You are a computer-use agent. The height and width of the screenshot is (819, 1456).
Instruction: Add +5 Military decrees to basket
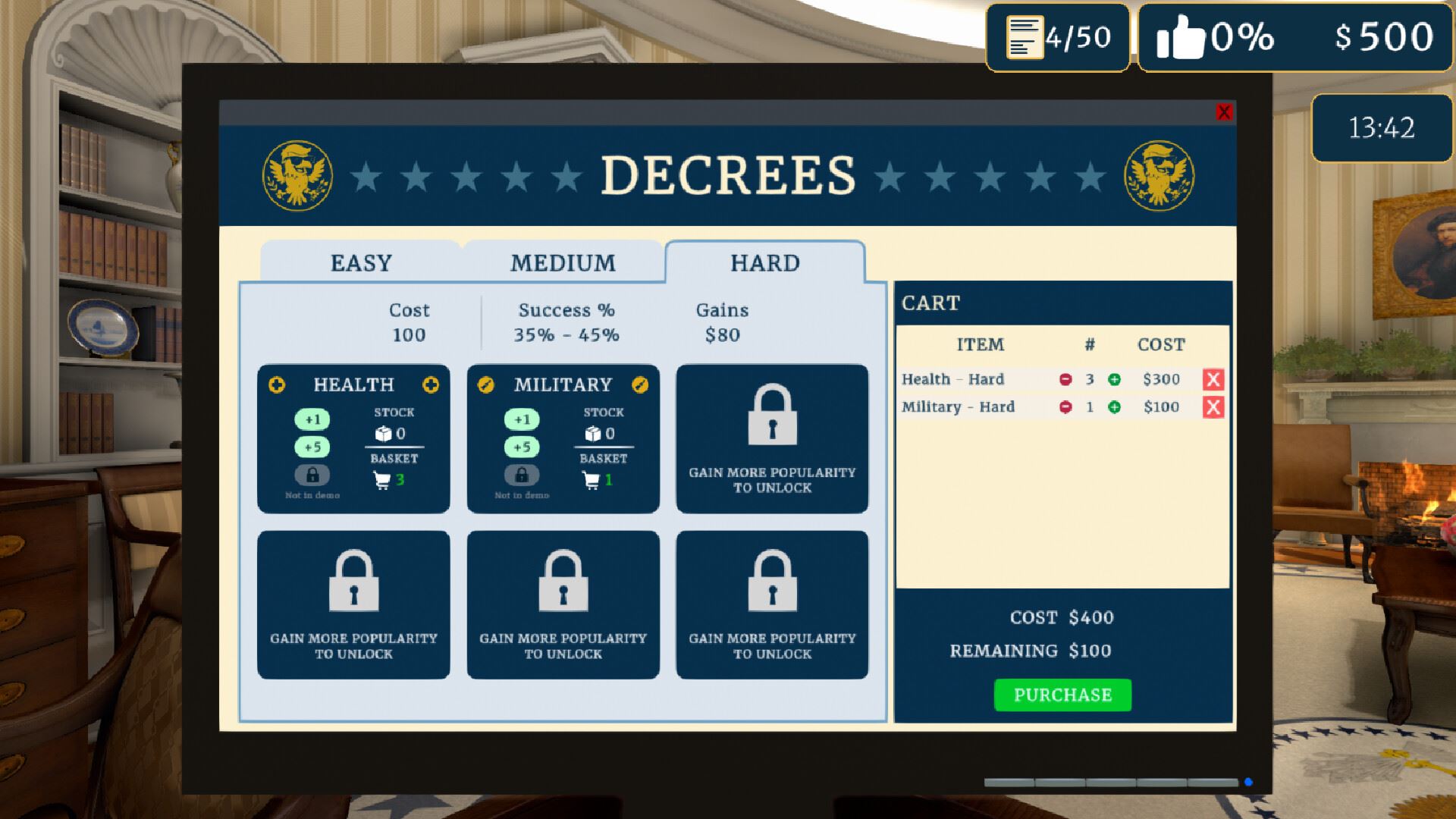[x=522, y=447]
